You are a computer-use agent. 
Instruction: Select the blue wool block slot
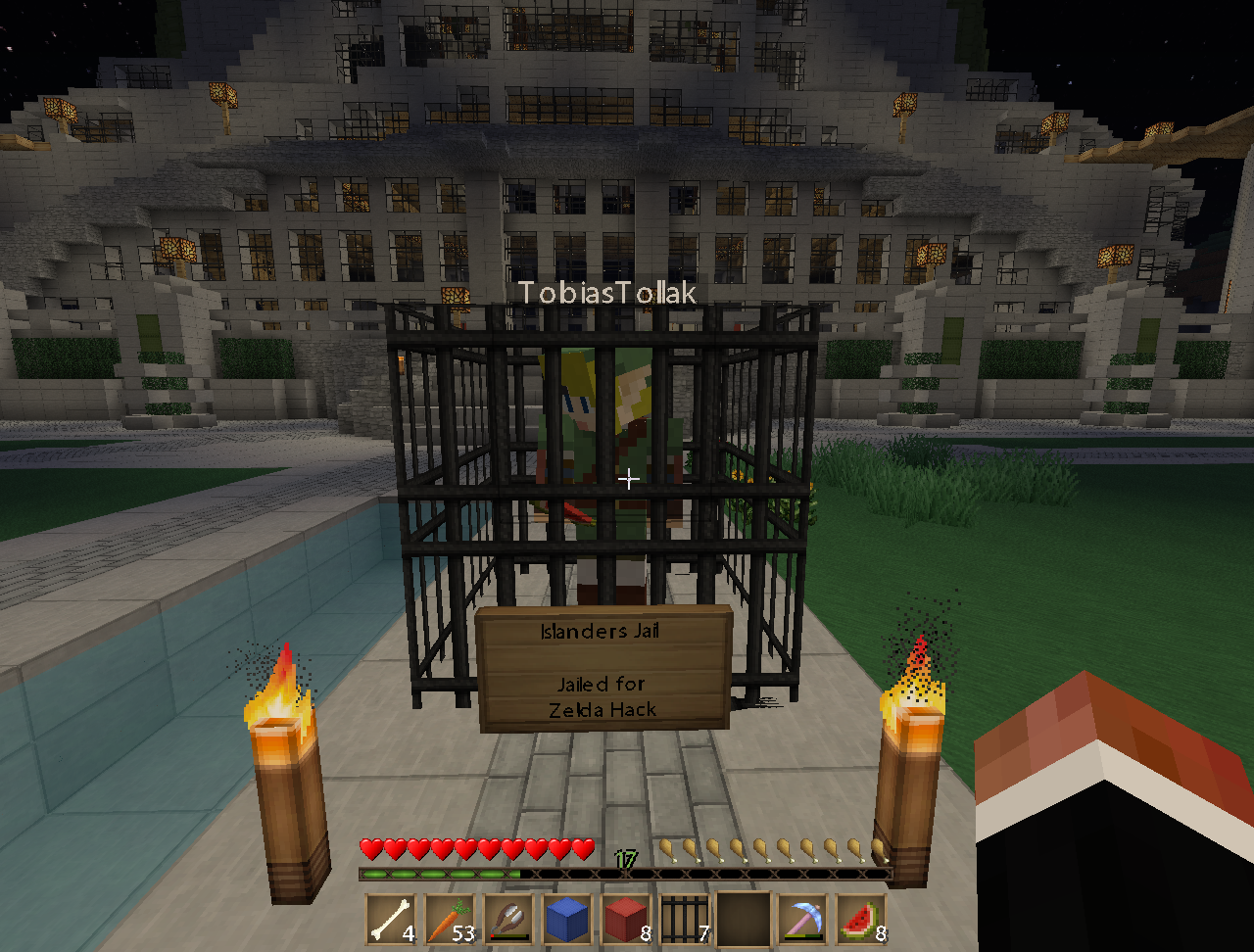point(567,919)
